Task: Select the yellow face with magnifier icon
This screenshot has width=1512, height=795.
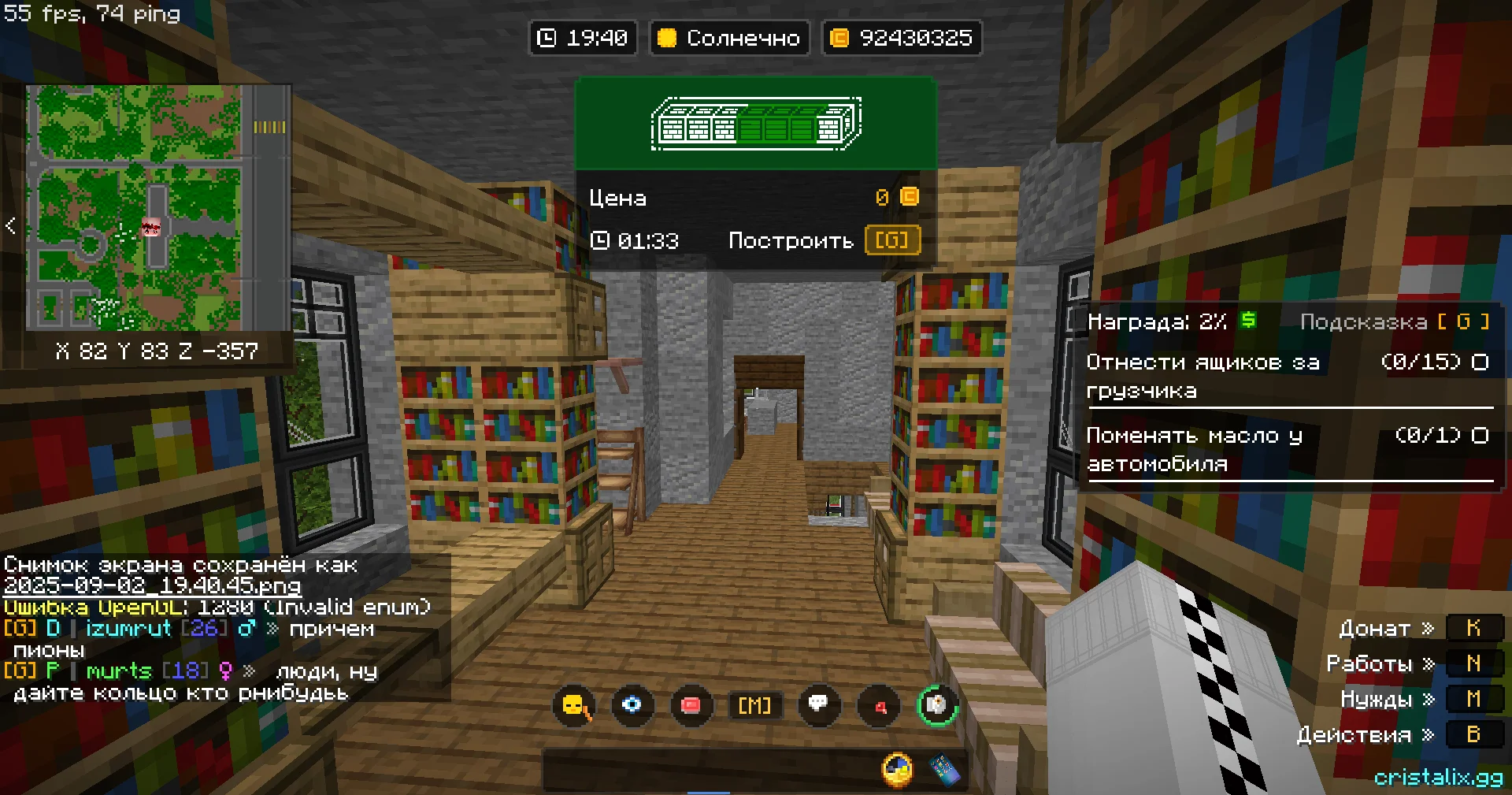Action: 575,705
